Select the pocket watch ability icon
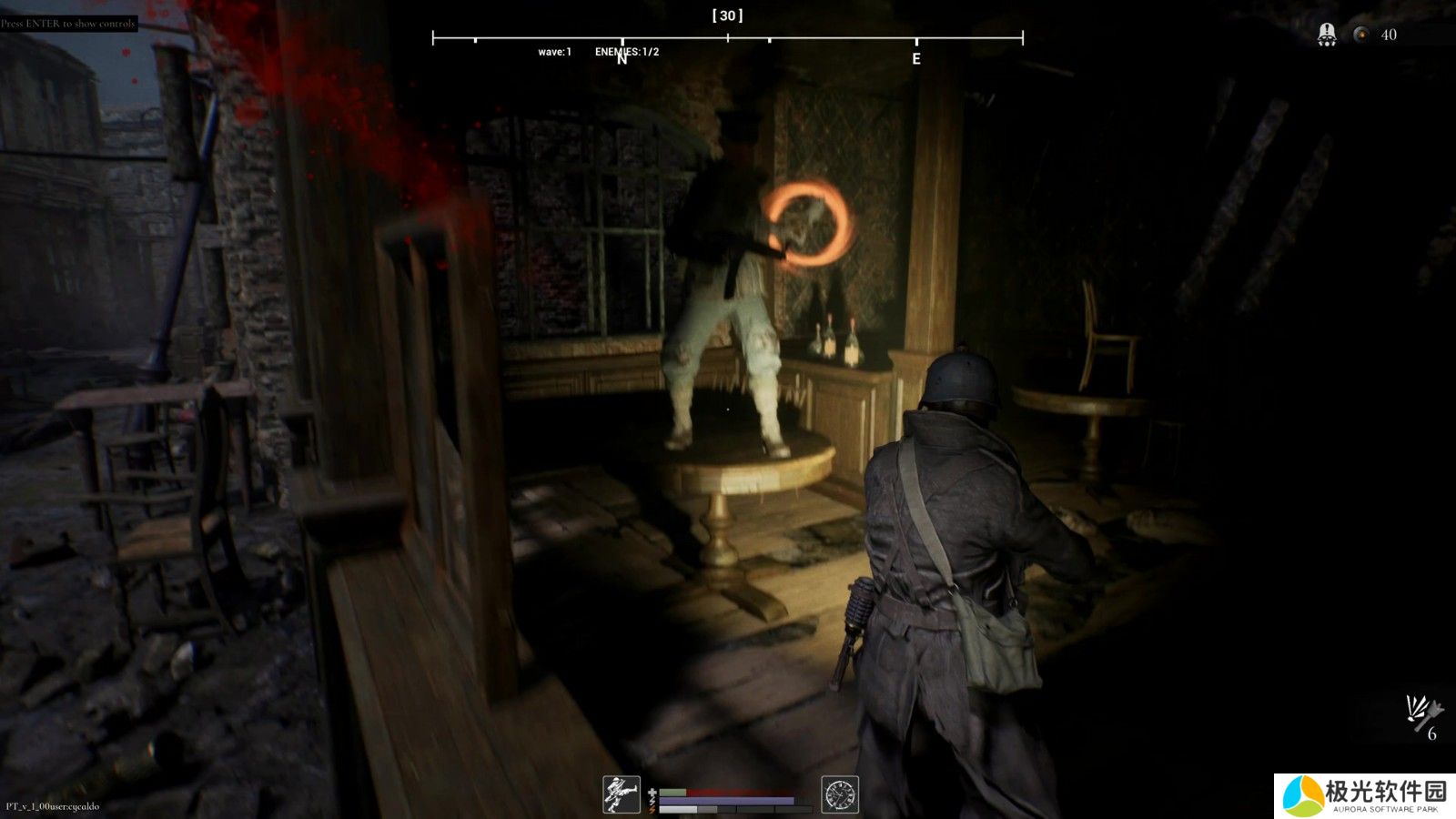 pyautogui.click(x=839, y=794)
